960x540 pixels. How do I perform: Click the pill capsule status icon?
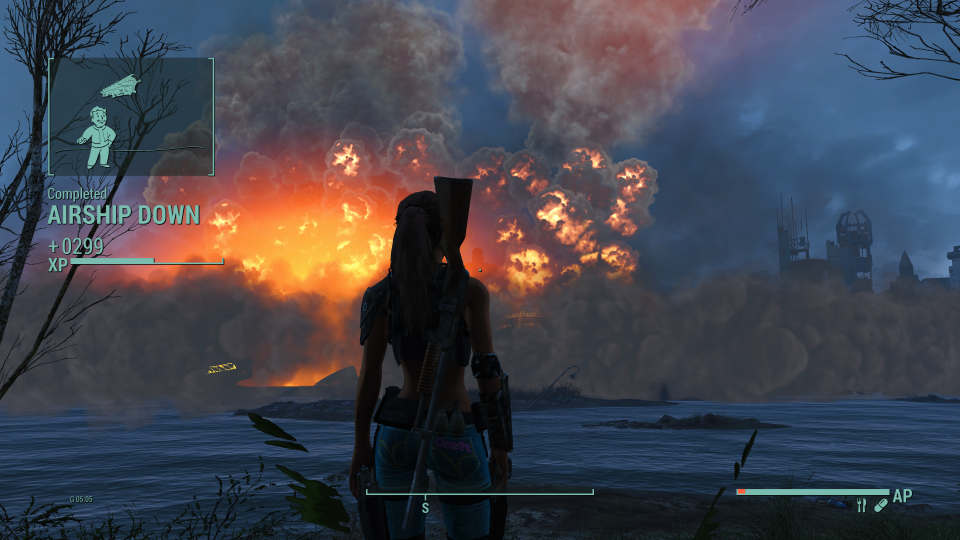[880, 506]
